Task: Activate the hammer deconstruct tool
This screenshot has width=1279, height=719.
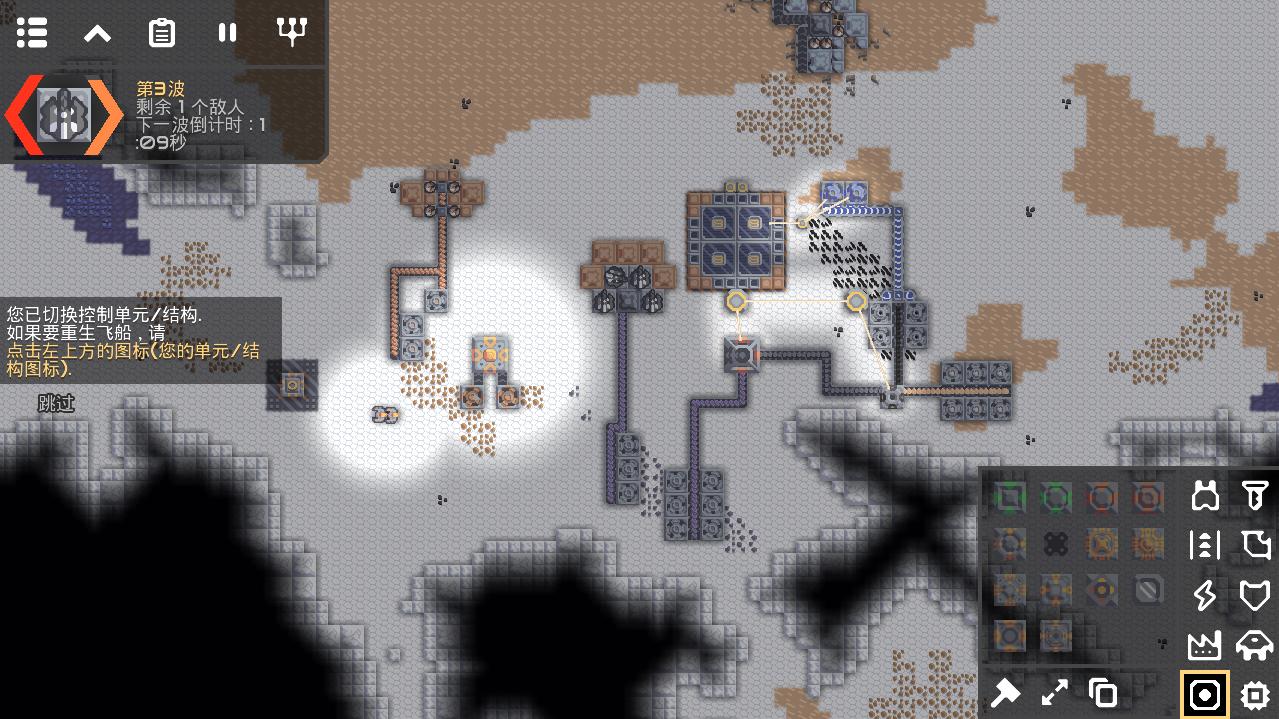Action: tap(1006, 692)
